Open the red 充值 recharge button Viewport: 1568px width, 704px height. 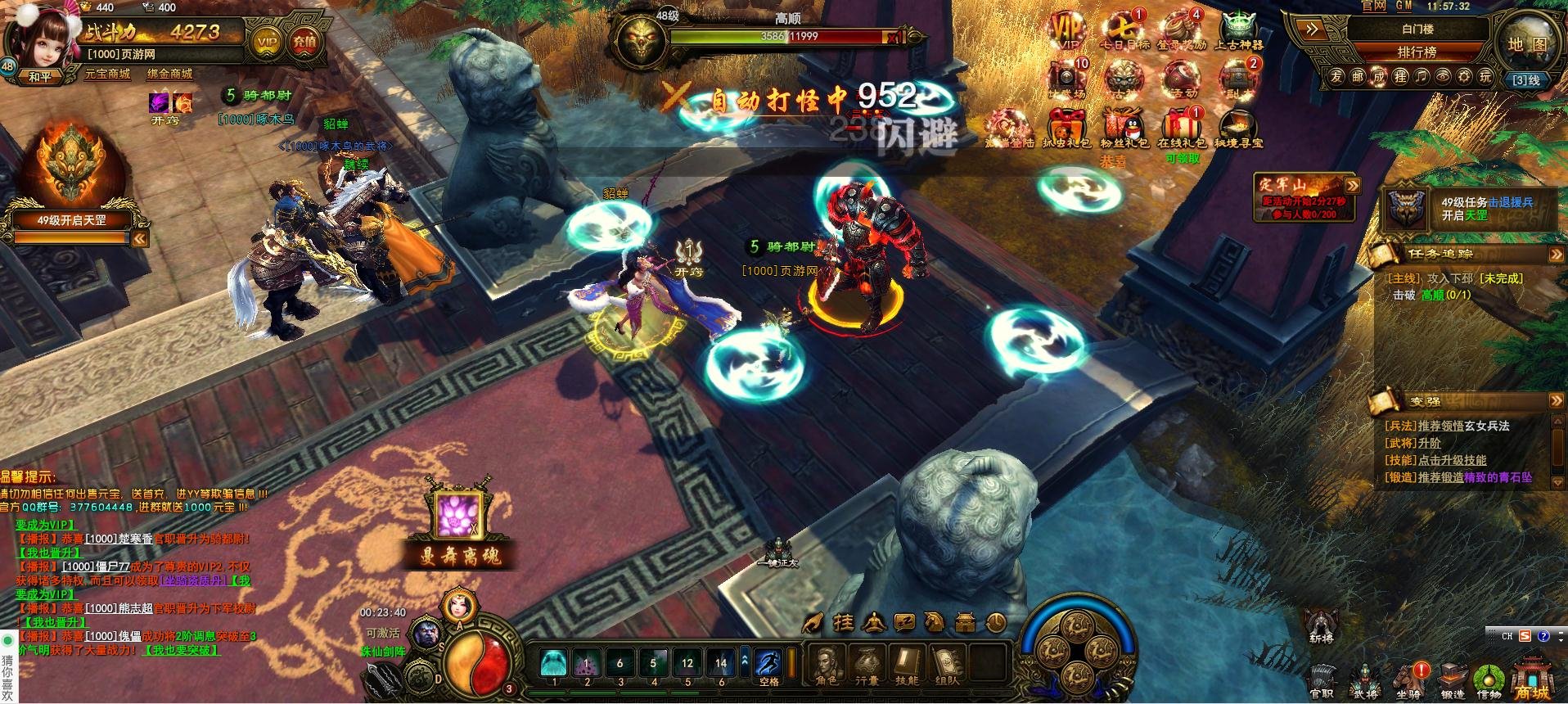click(x=304, y=41)
